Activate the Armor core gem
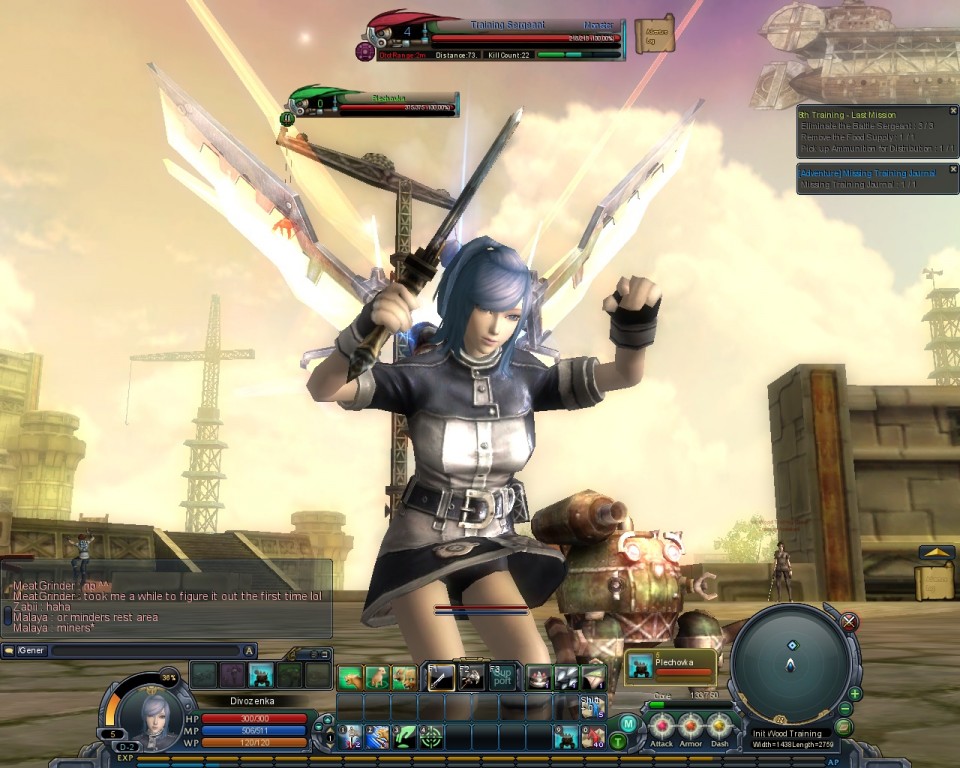960x768 pixels. click(x=691, y=725)
